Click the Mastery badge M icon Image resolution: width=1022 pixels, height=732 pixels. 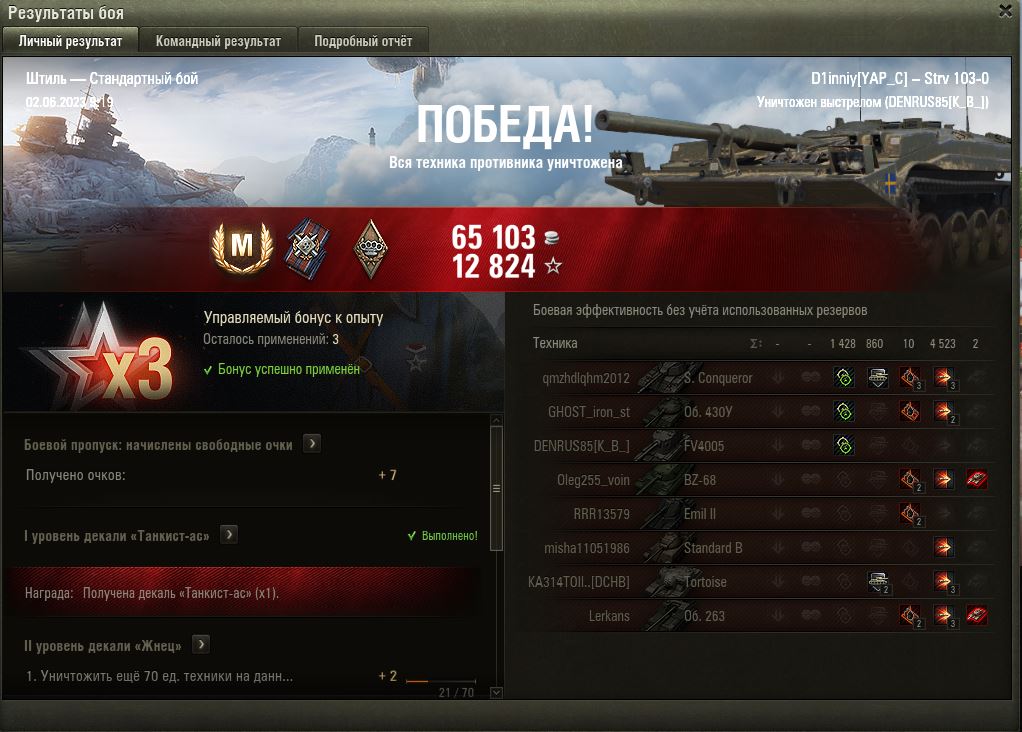point(240,246)
